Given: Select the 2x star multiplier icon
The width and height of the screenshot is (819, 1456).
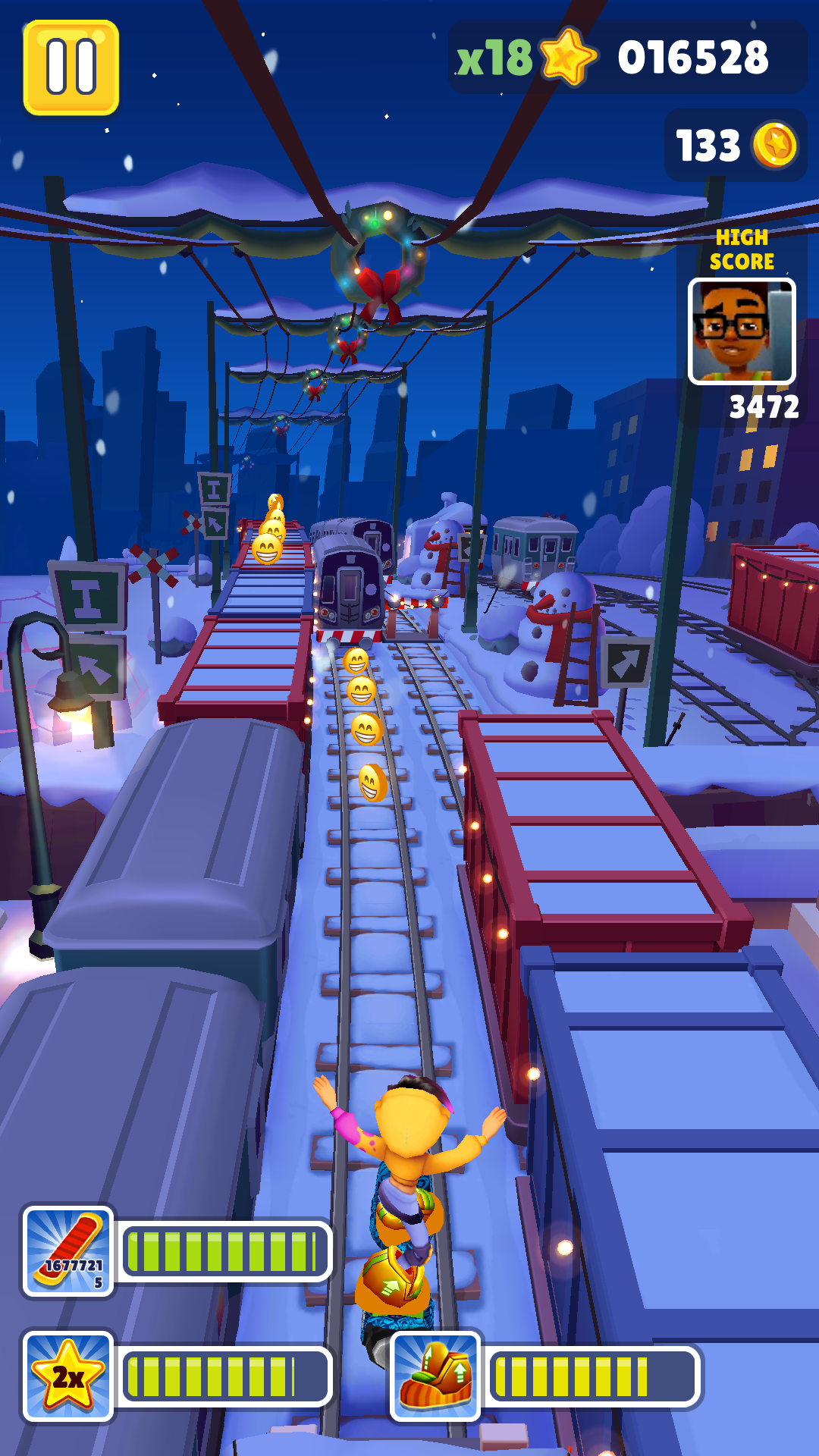Looking at the screenshot, I should [68, 1376].
